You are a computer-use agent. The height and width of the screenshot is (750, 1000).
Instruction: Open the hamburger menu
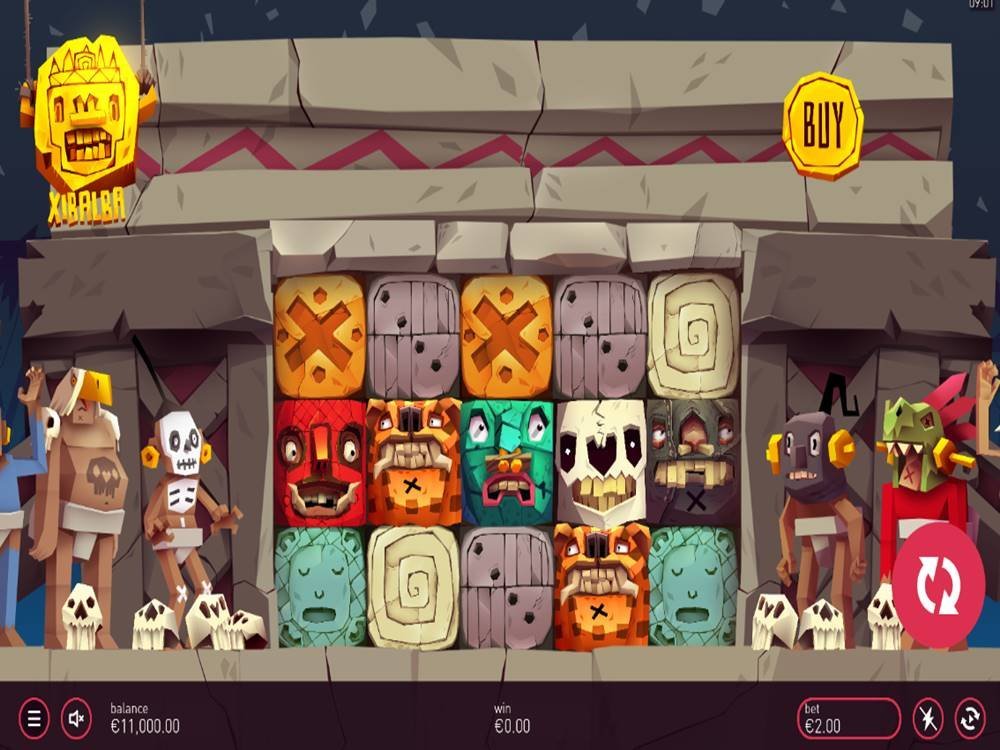point(33,717)
